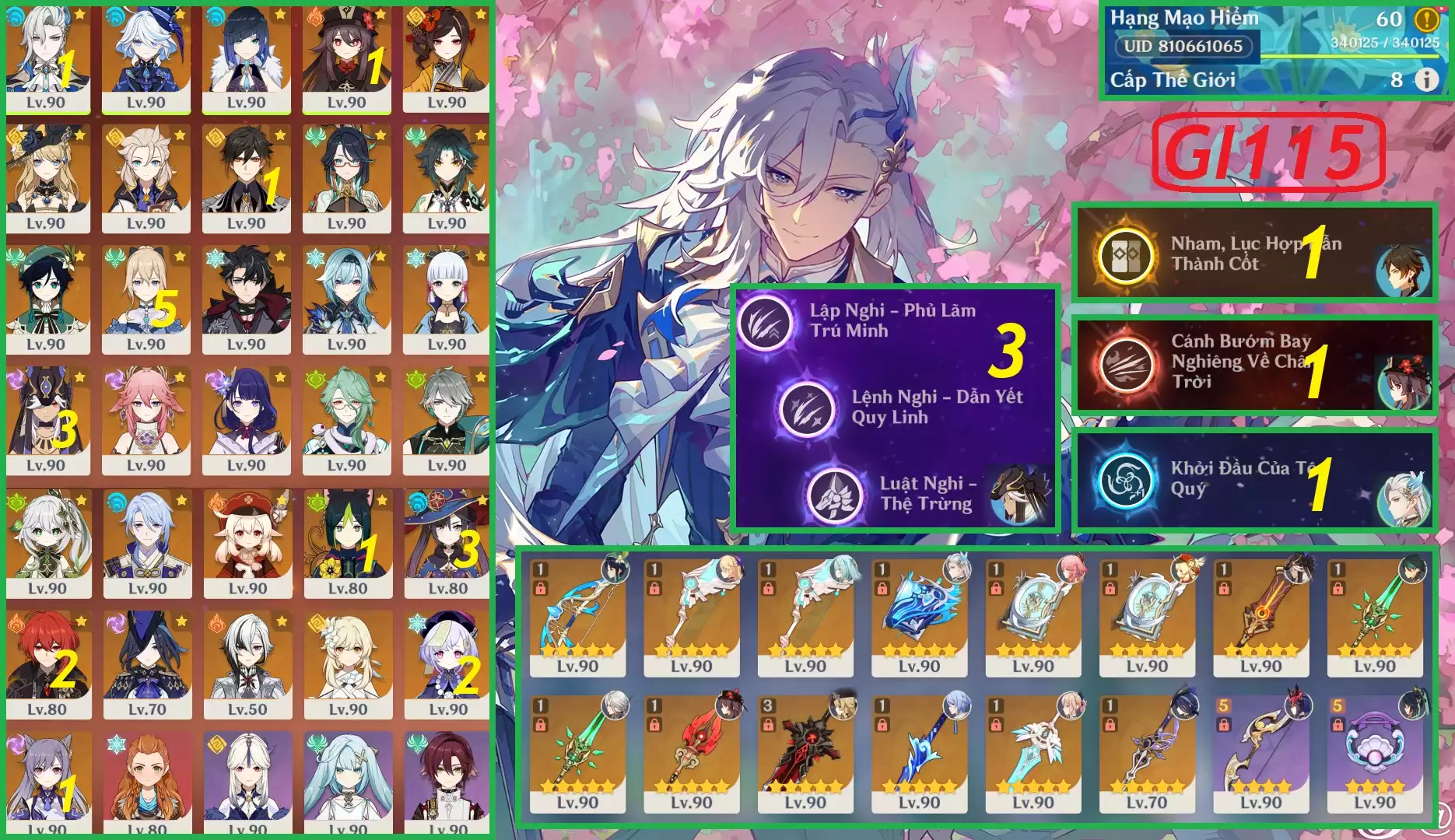
Task: Pick the Raiden Shogun portrait
Action: point(246,421)
